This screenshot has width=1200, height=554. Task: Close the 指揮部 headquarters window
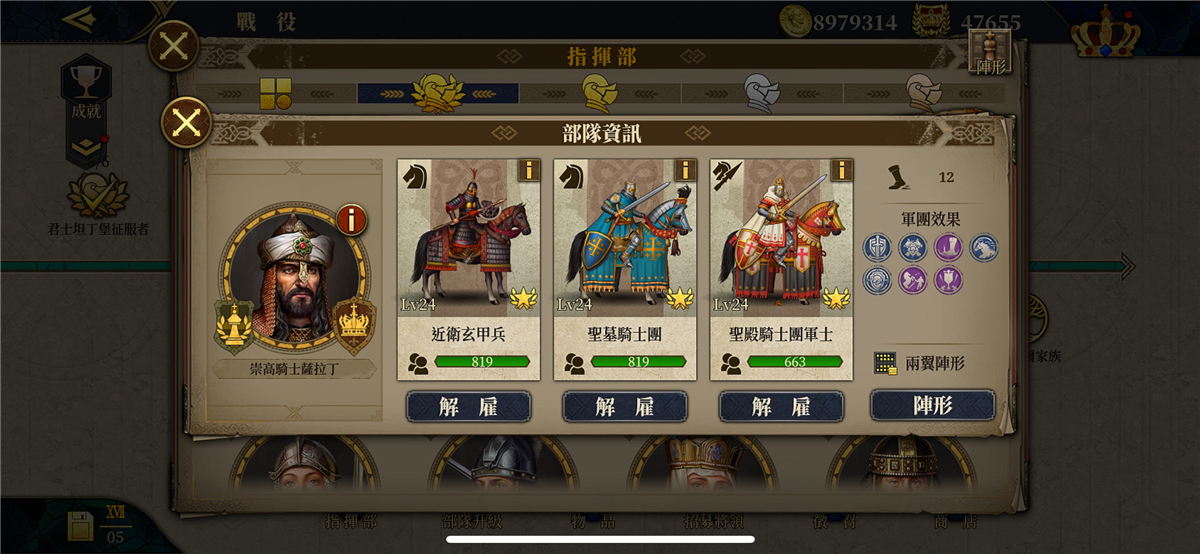click(x=173, y=46)
